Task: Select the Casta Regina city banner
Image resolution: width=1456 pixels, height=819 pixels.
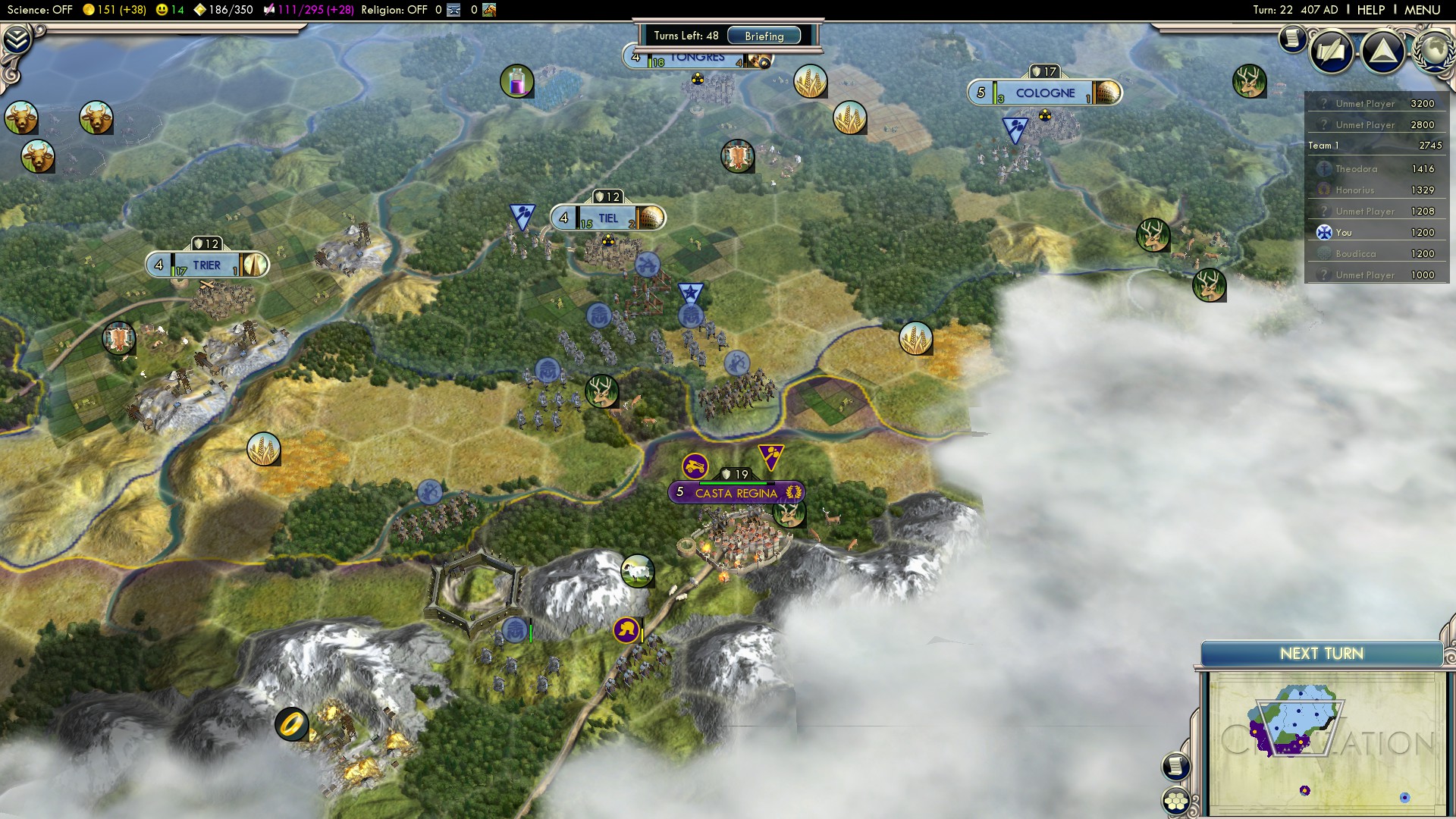Action: pyautogui.click(x=736, y=493)
